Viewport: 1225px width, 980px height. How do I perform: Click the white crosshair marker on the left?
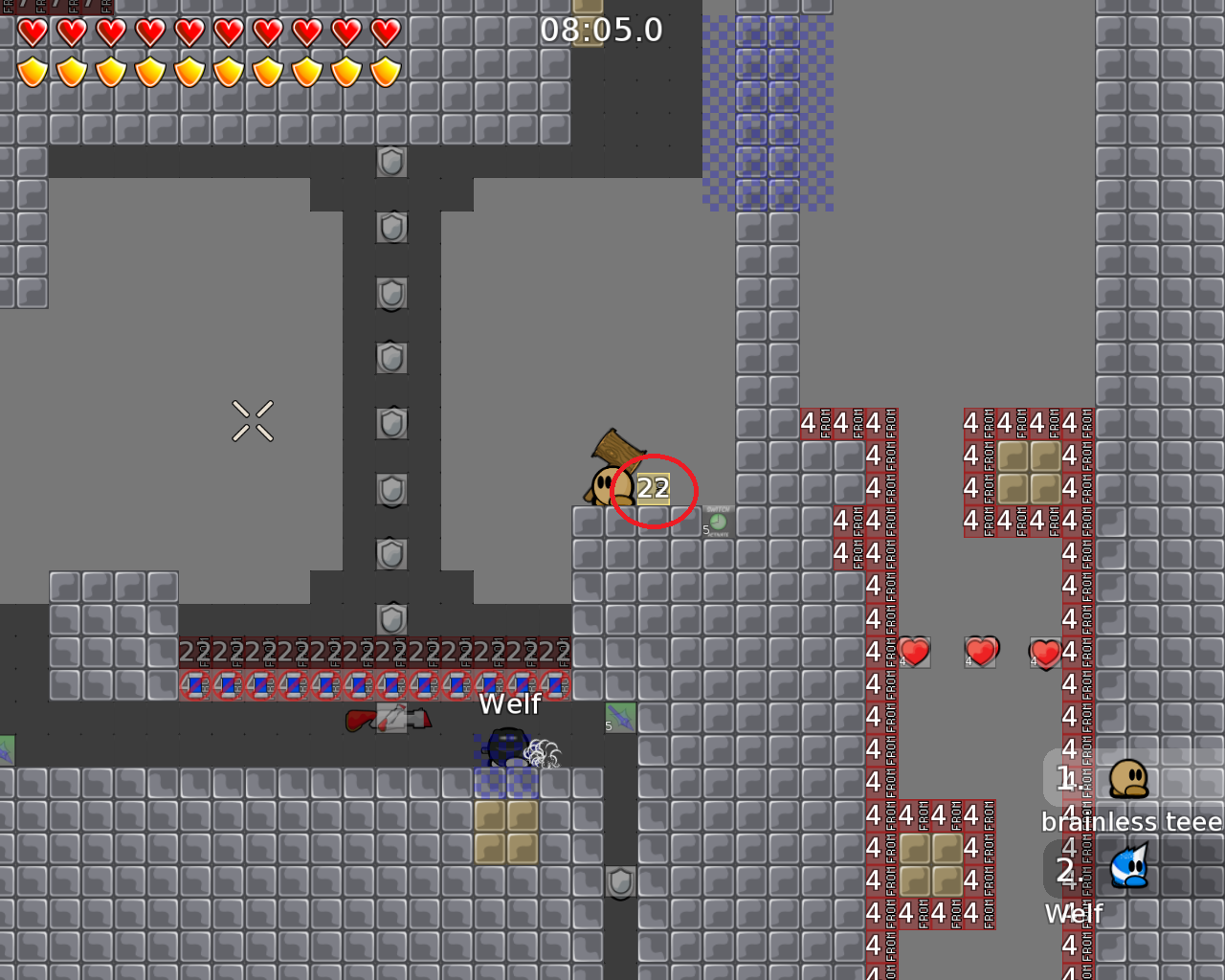(253, 421)
